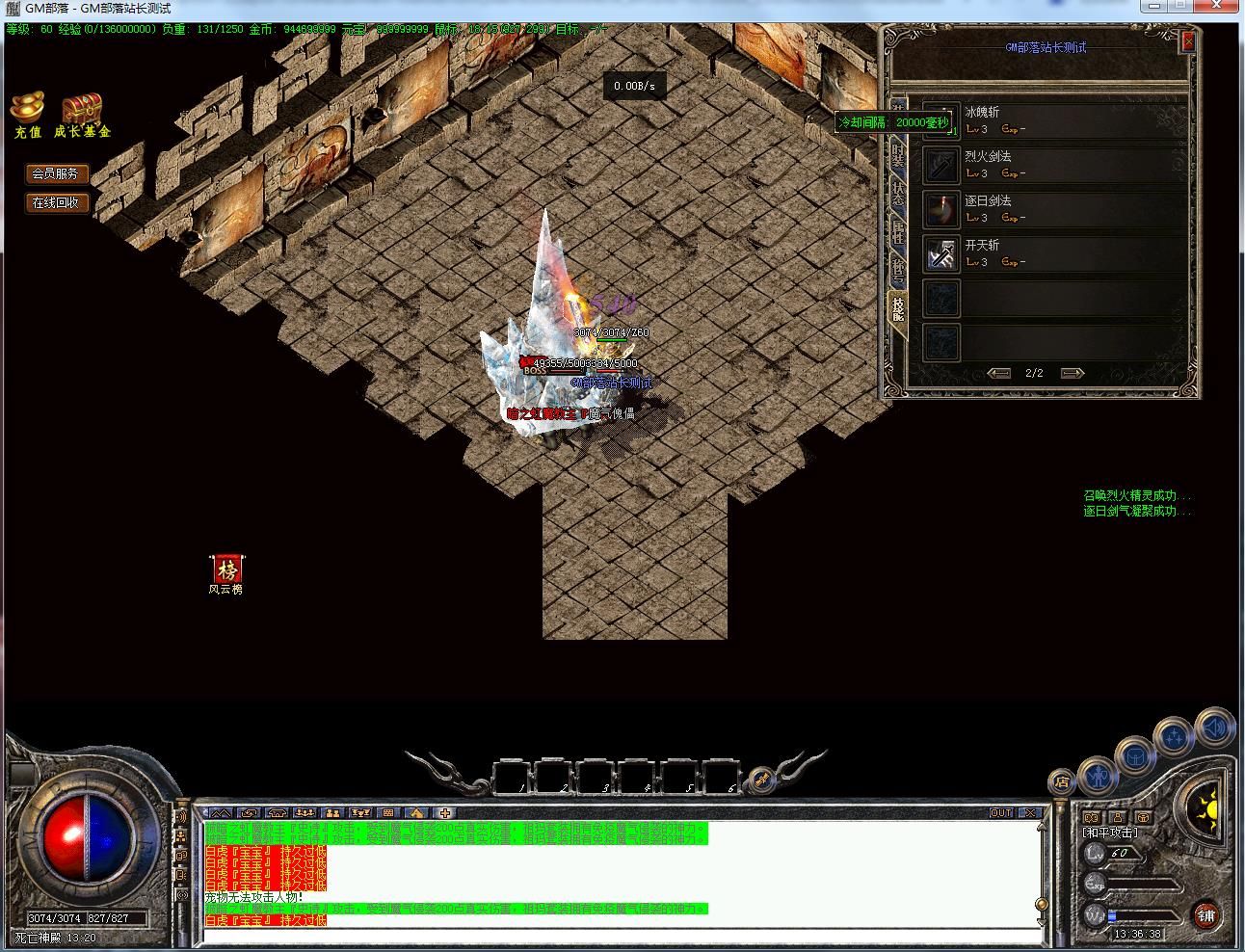Go to the previous skills page arrow
Image resolution: width=1245 pixels, height=952 pixels.
tap(999, 373)
